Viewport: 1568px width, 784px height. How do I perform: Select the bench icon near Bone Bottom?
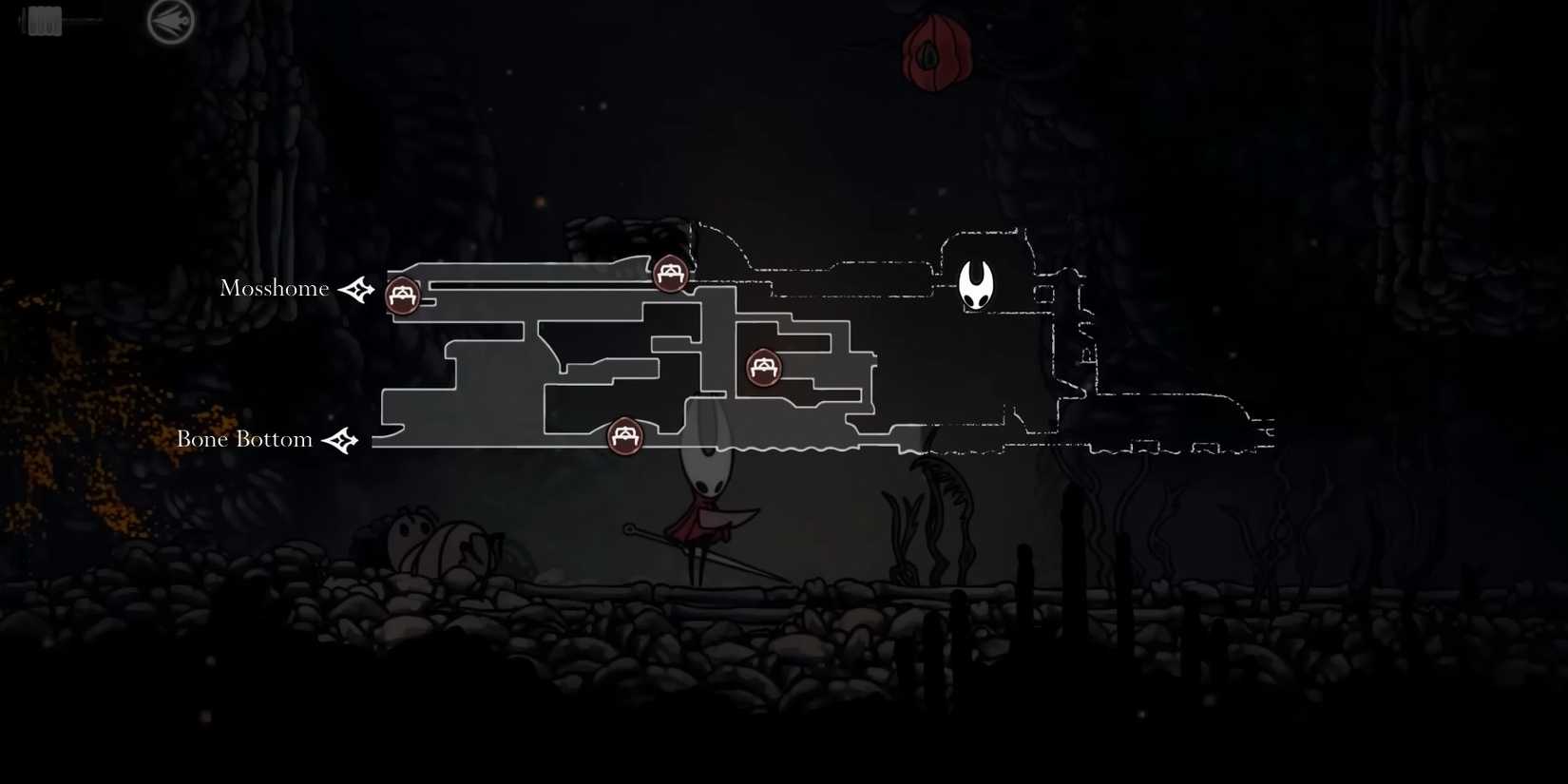tap(625, 436)
